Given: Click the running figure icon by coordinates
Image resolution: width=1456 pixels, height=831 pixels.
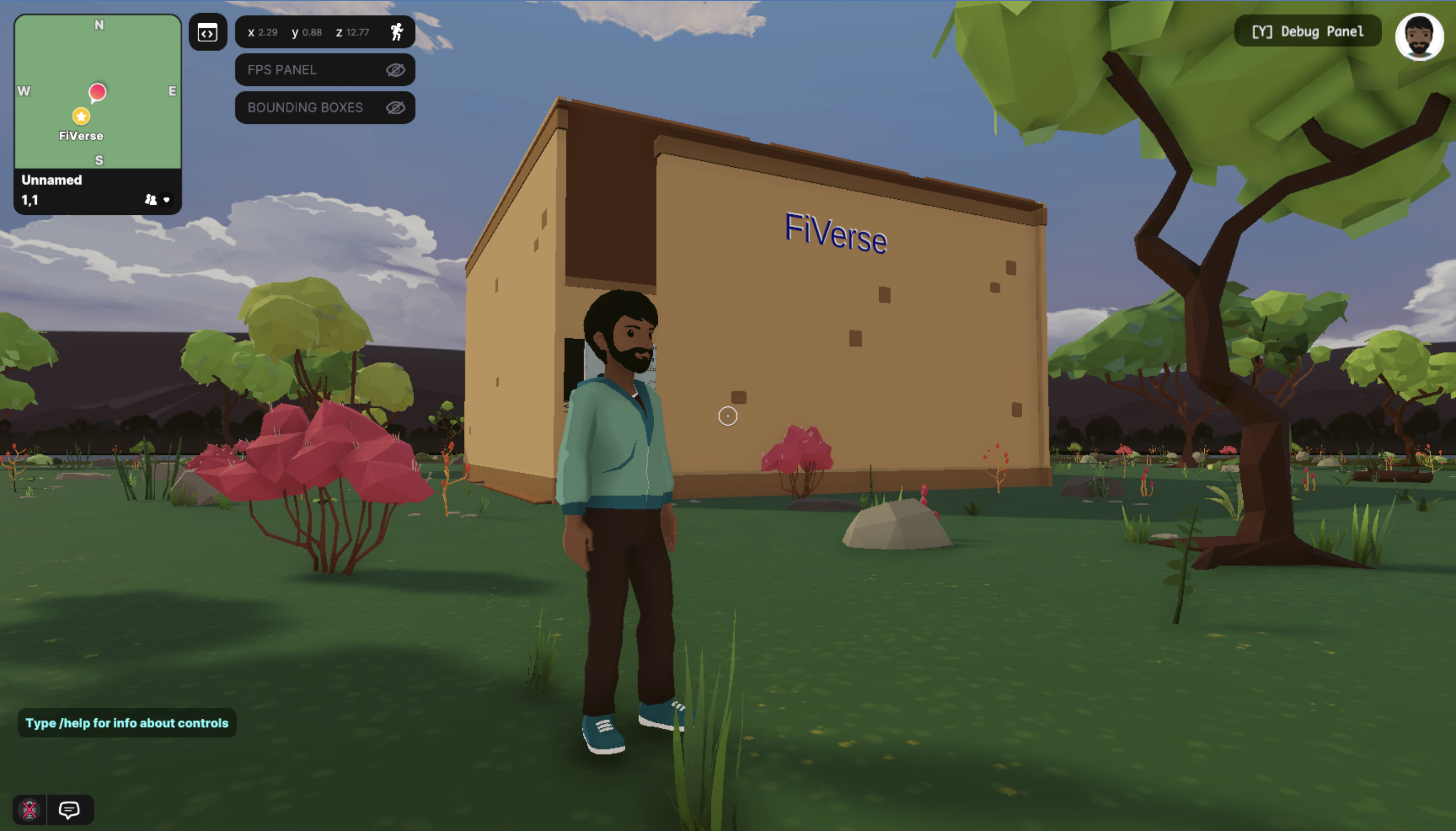Looking at the screenshot, I should 397,32.
